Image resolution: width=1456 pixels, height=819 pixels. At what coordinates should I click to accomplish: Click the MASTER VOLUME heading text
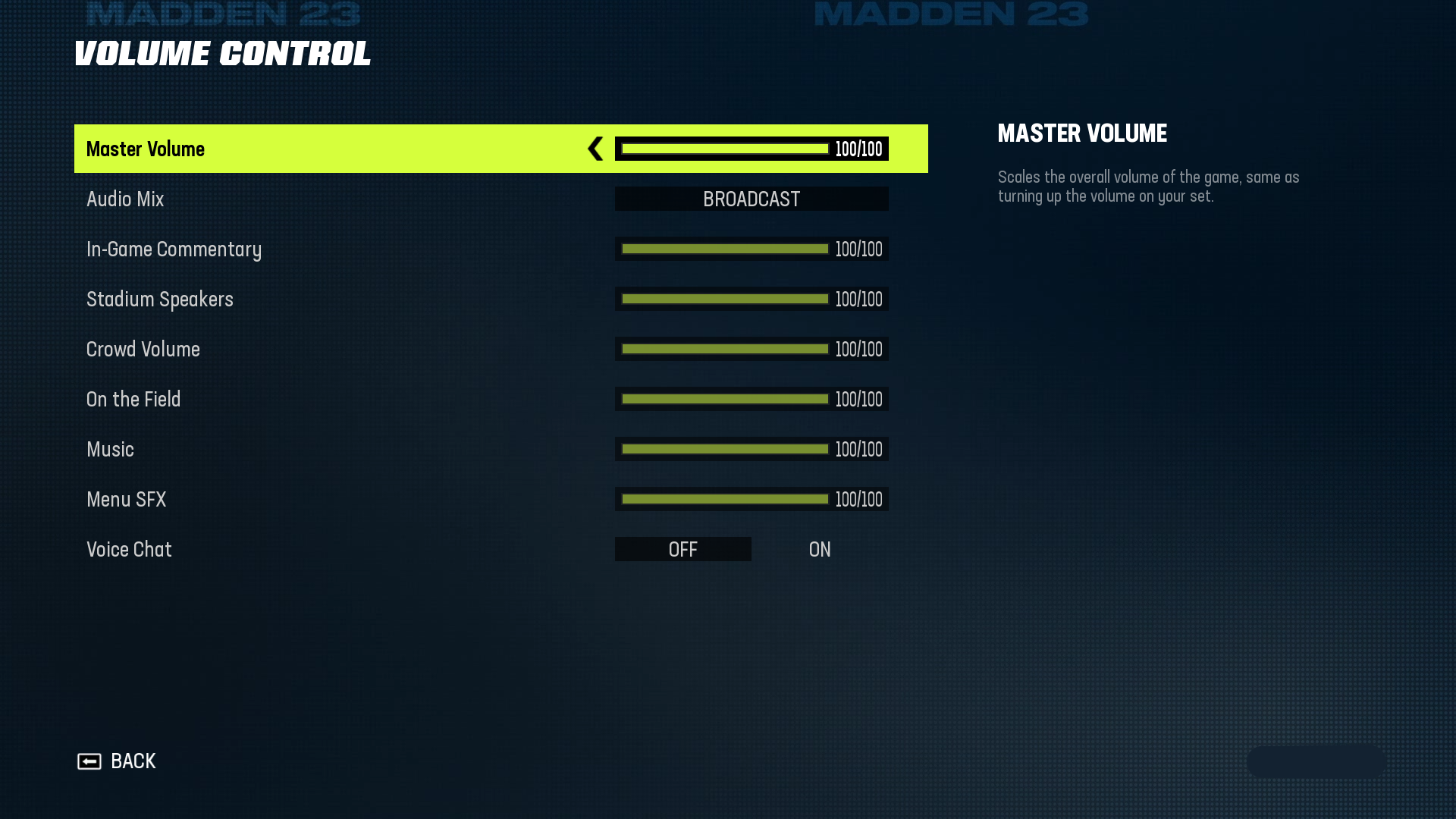tap(1082, 133)
